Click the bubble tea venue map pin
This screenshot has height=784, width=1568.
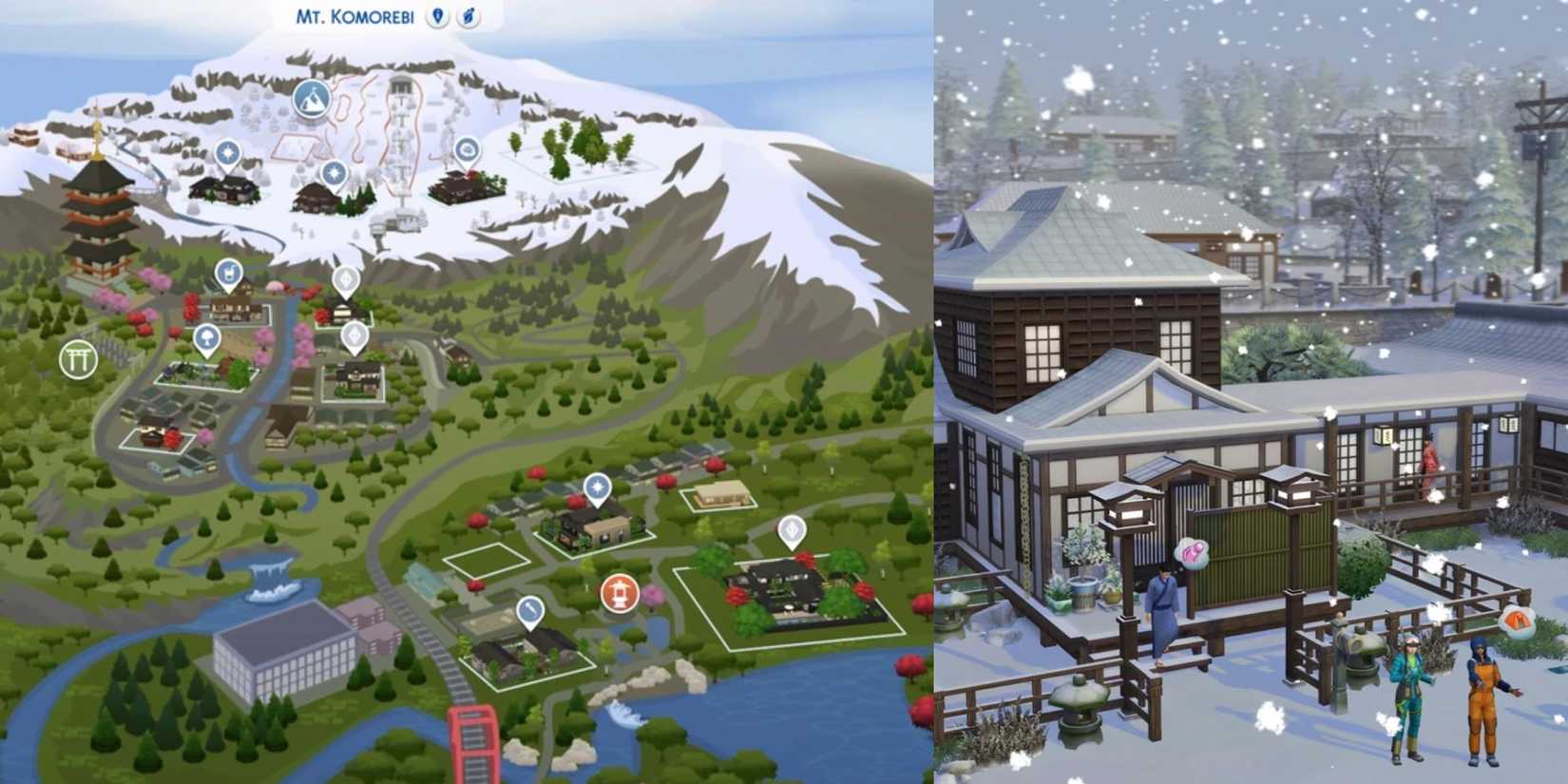tap(230, 273)
